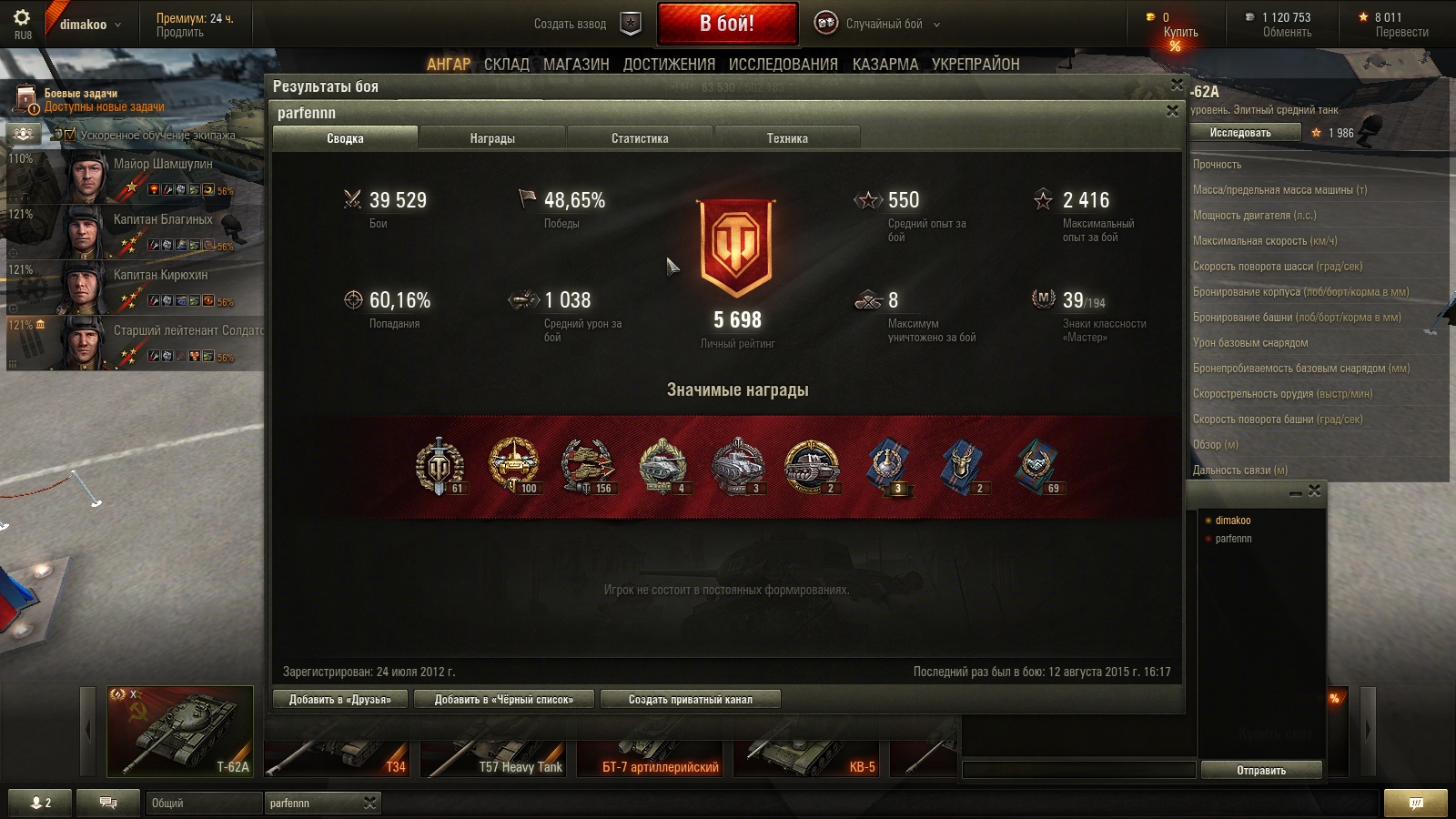Start battle with the red В бой! button
This screenshot has height=819, width=1456.
[x=727, y=24]
